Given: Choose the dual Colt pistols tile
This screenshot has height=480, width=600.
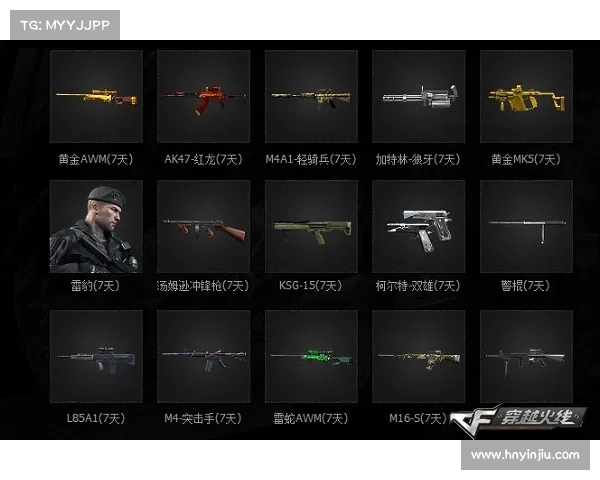Looking at the screenshot, I should (418, 227).
